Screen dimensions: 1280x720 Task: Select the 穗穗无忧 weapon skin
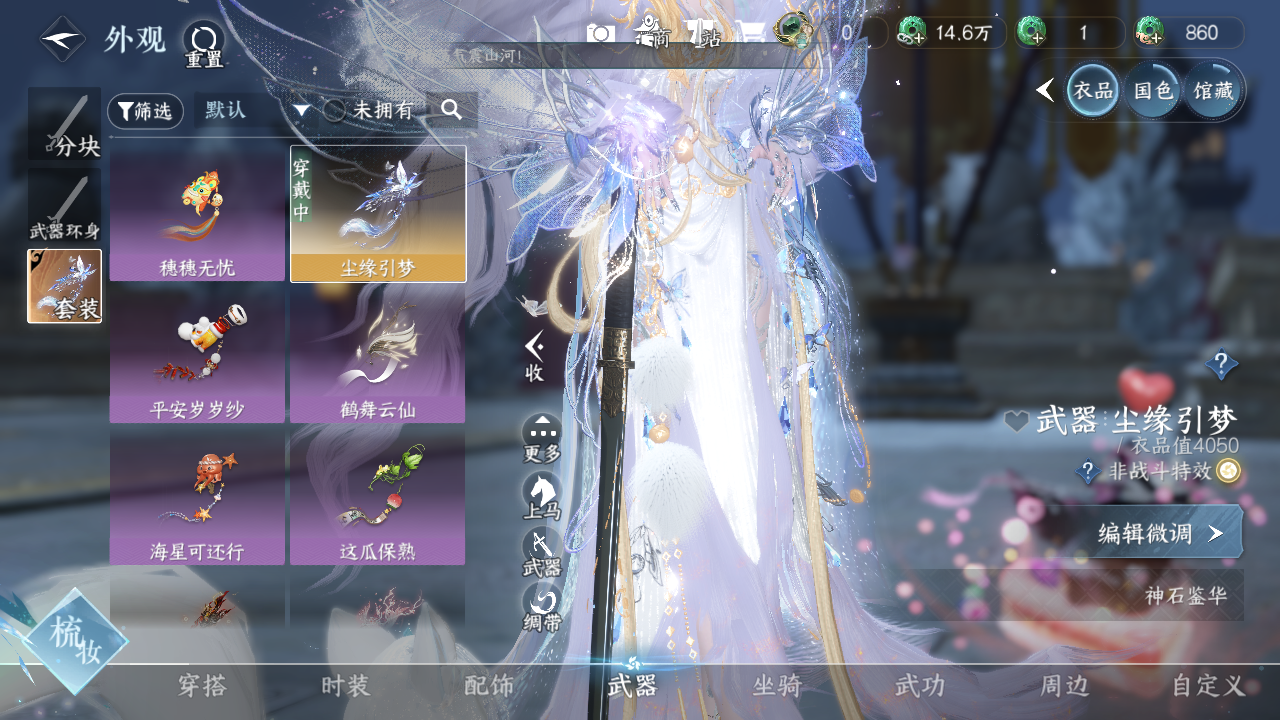[197, 213]
